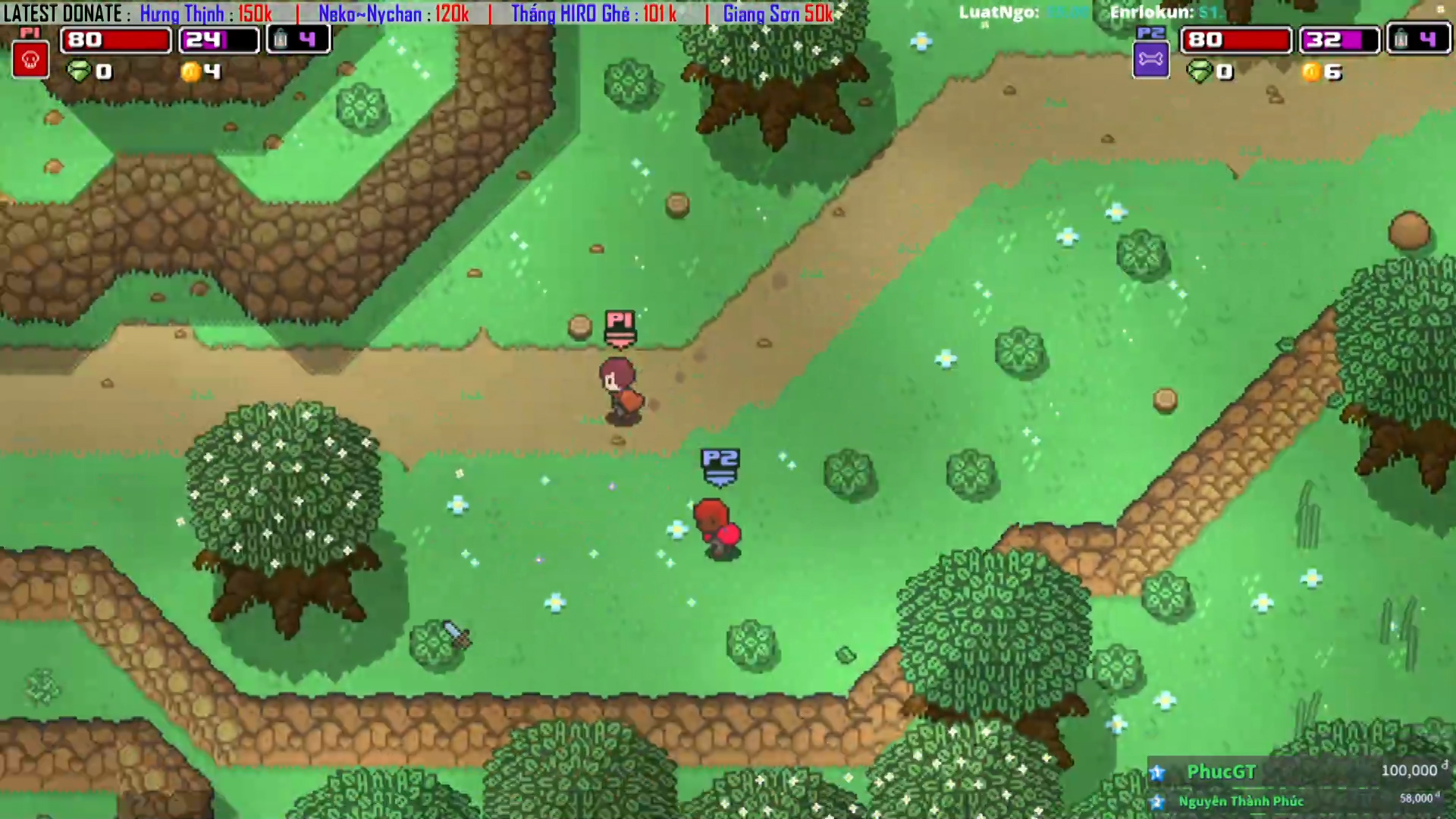Click the rank-2 star beside Nguyễn Thành Phúc
This screenshot has height=819, width=1456.
1159,801
